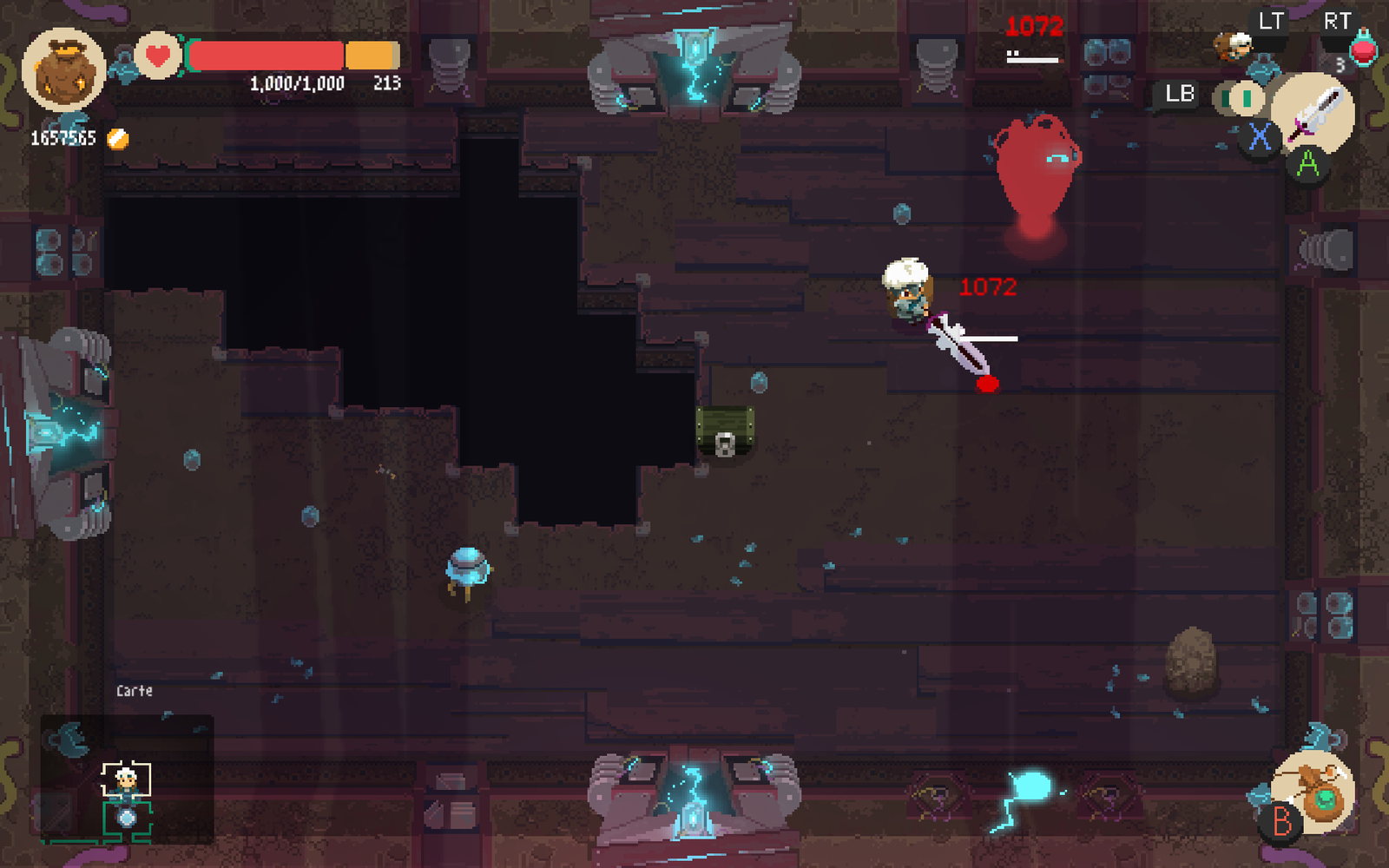This screenshot has height=868, width=1389.
Task: Switch to the secondary weapon slot icon
Action: pos(1241,98)
